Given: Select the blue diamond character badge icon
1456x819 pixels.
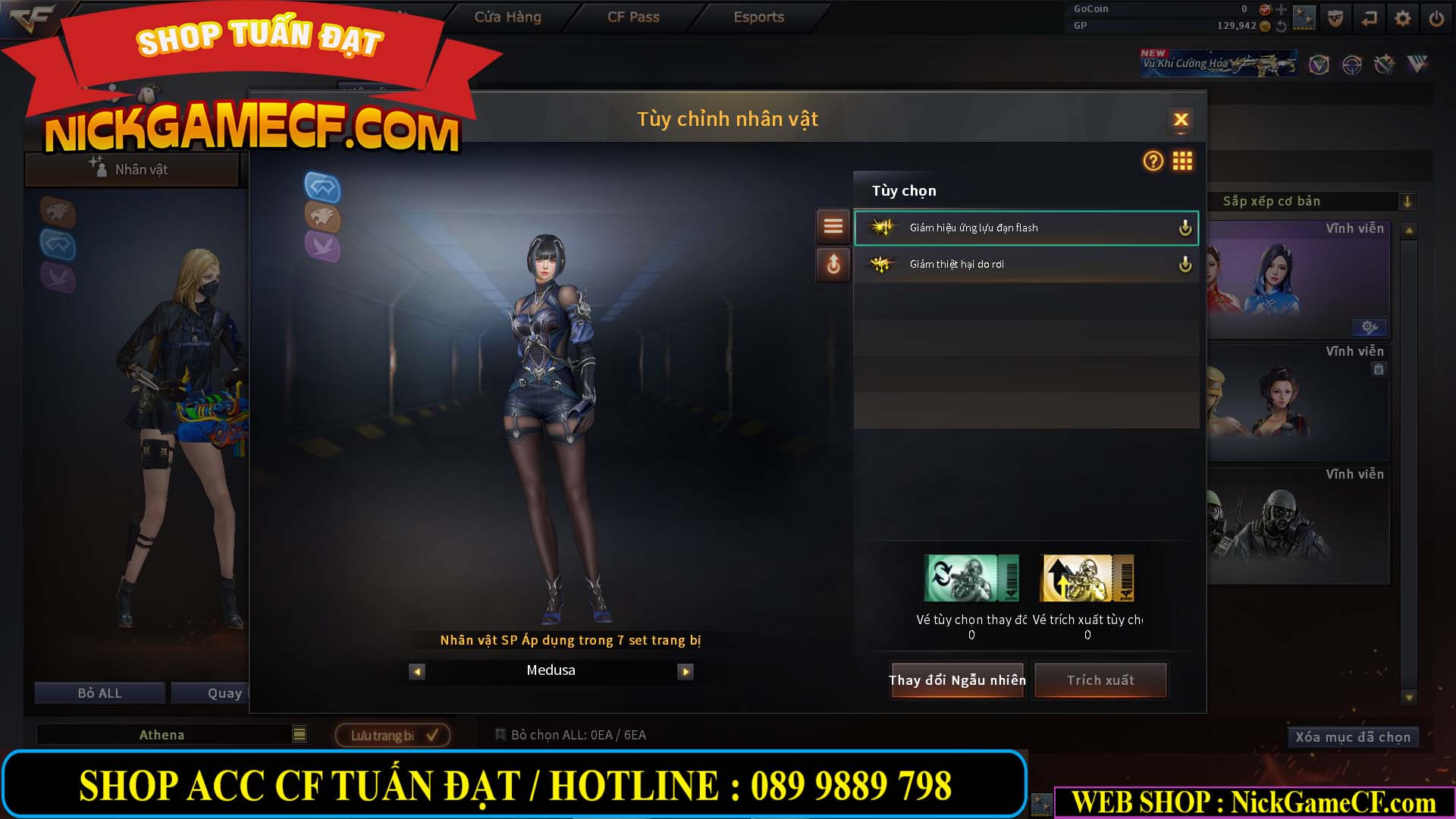Looking at the screenshot, I should (x=322, y=189).
